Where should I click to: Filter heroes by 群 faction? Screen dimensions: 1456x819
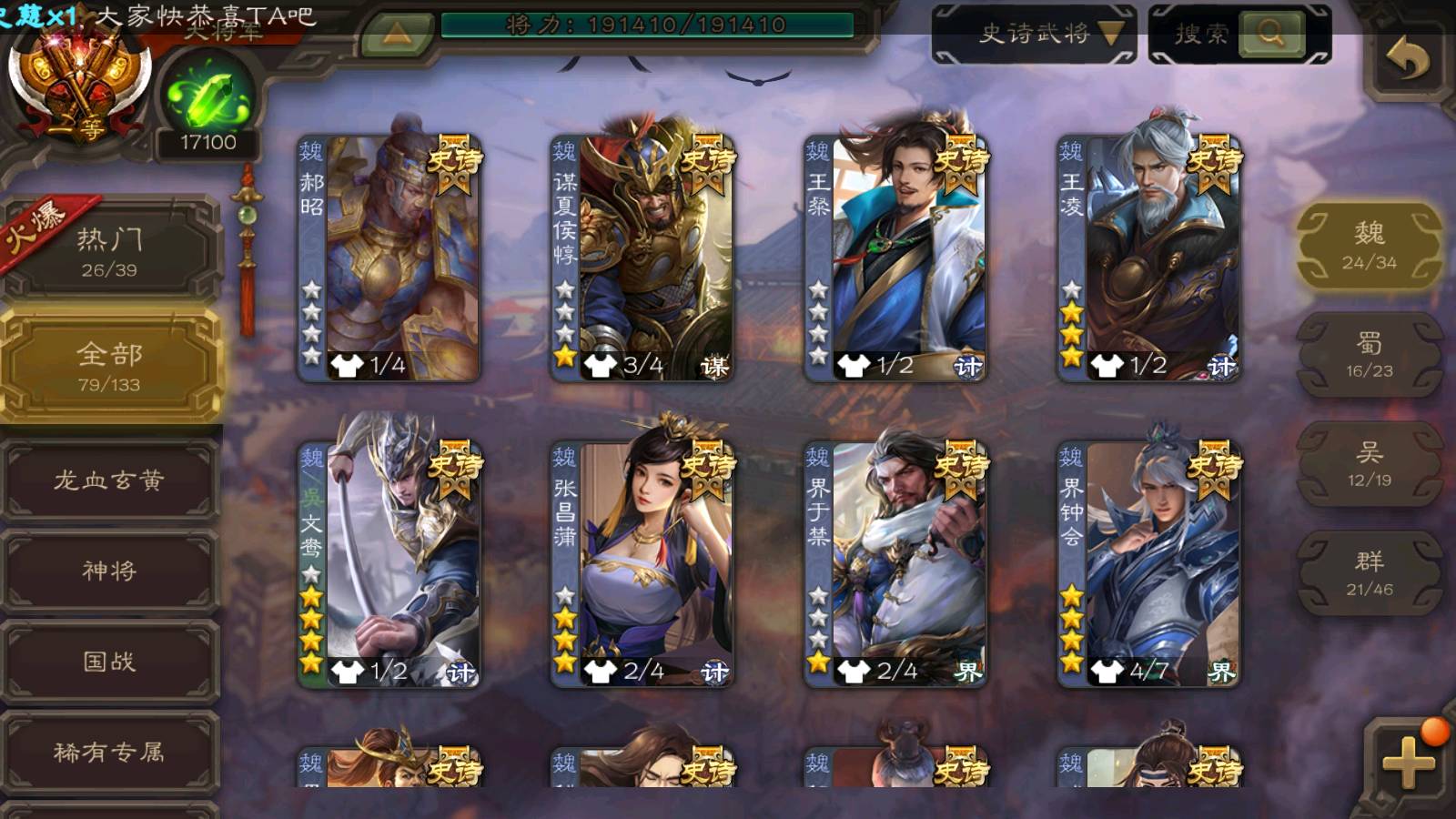click(x=1369, y=573)
